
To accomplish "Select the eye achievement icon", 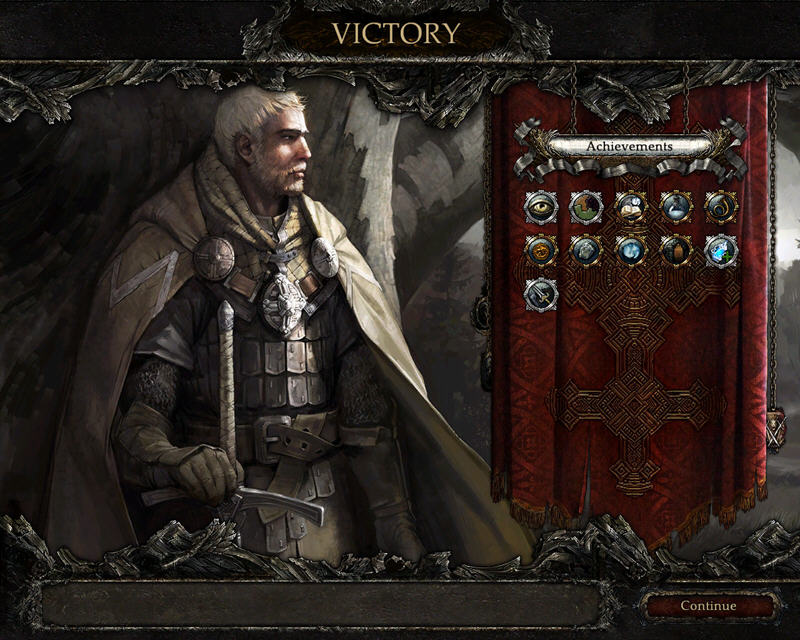I will point(540,207).
